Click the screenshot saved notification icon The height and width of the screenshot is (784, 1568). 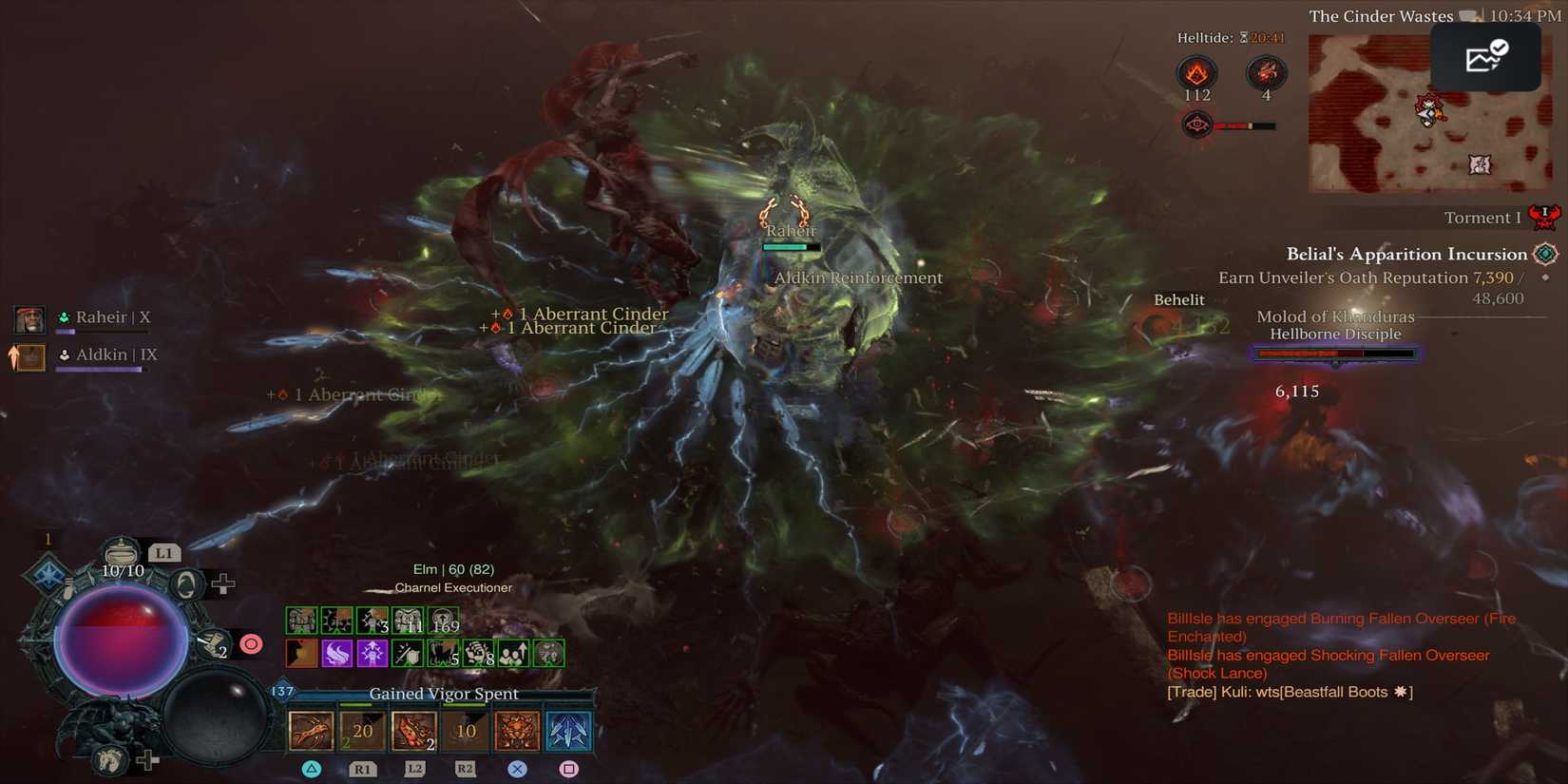(1484, 56)
